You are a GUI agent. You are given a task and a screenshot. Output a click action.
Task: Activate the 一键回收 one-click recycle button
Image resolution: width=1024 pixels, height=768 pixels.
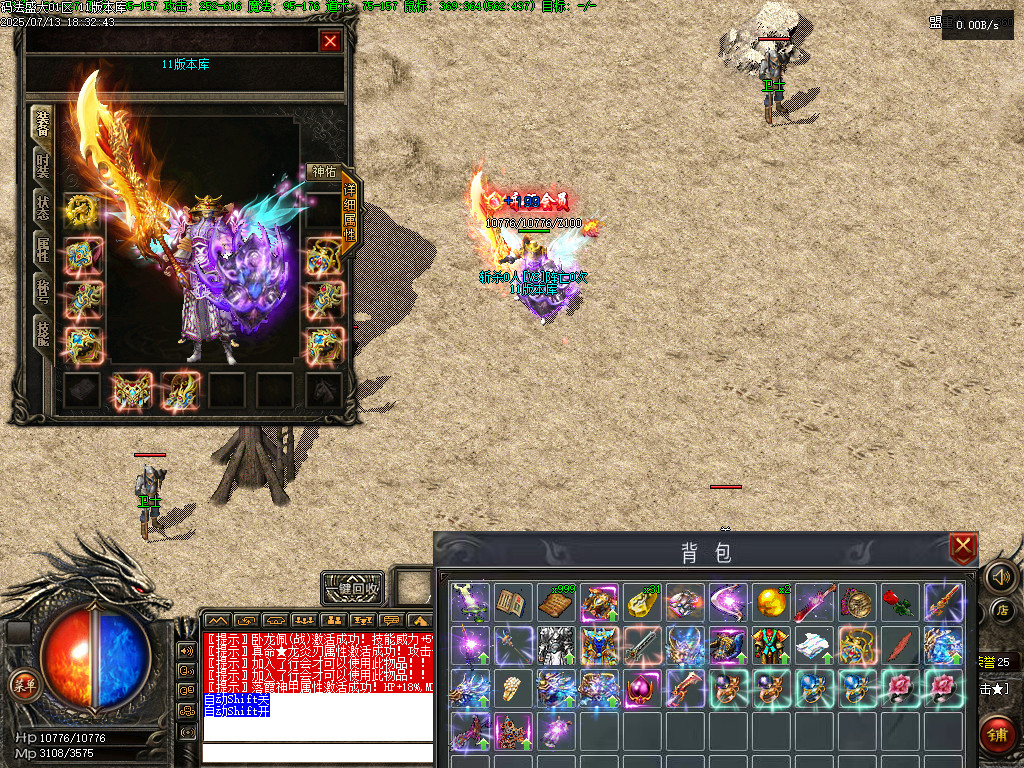pos(352,588)
